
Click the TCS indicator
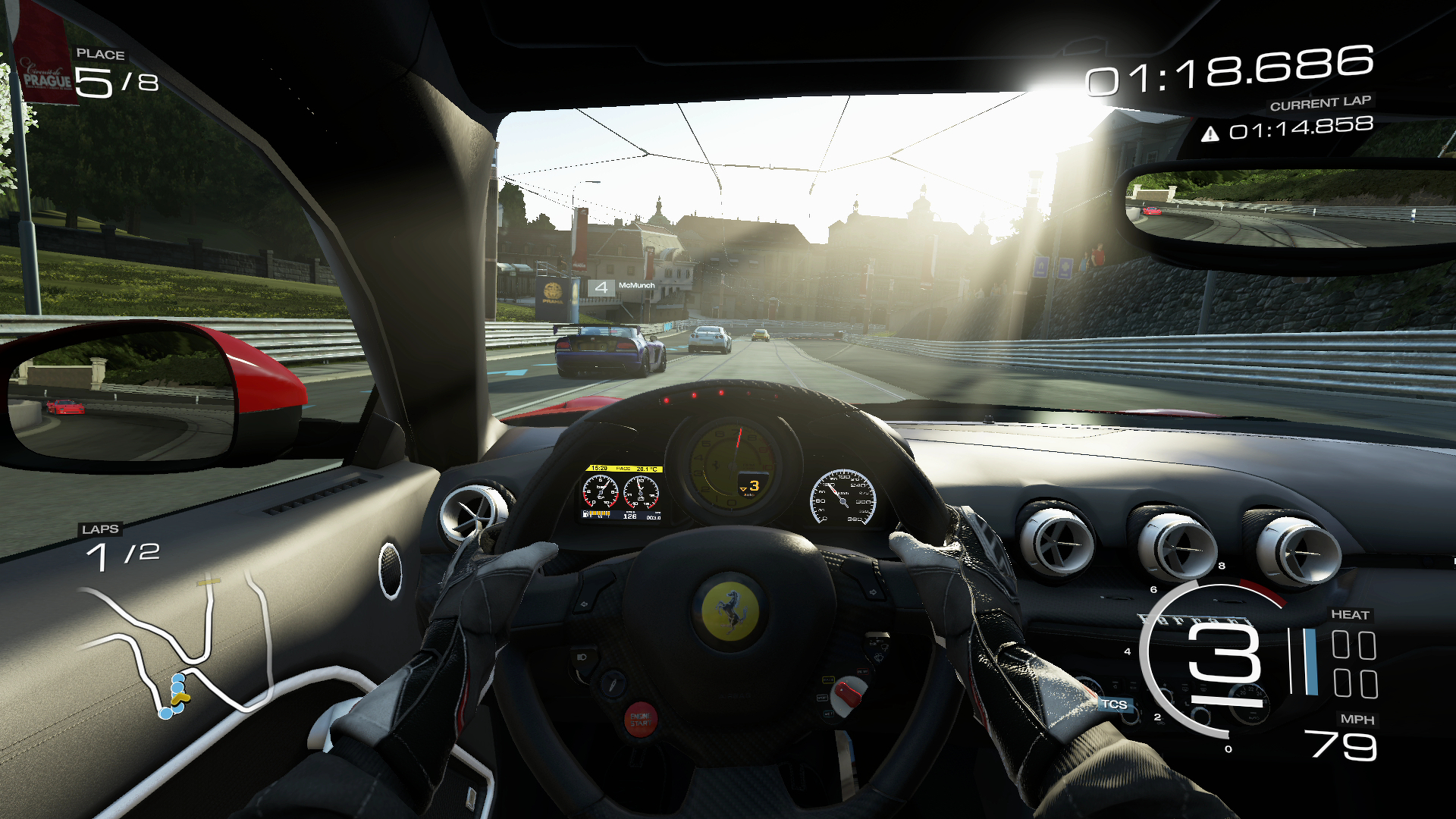click(1113, 704)
